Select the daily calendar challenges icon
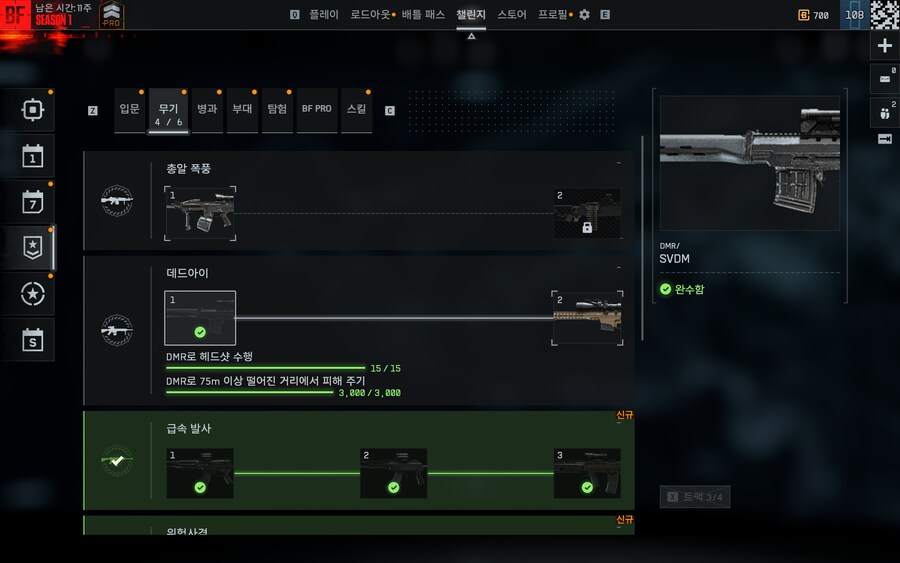 coord(33,156)
